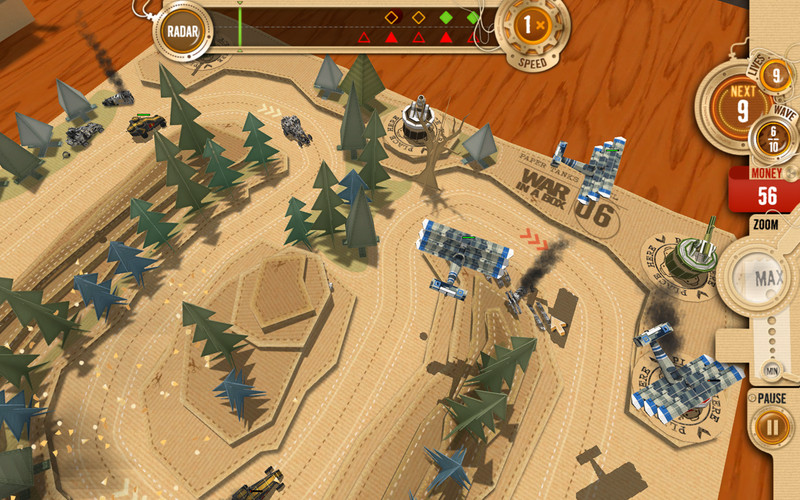The width and height of the screenshot is (800, 500).
Task: Click the Radar button
Action: point(183,30)
